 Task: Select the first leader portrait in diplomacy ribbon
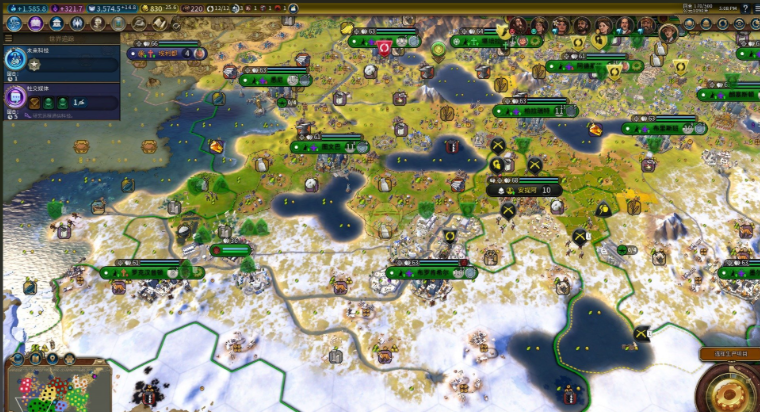(517, 26)
